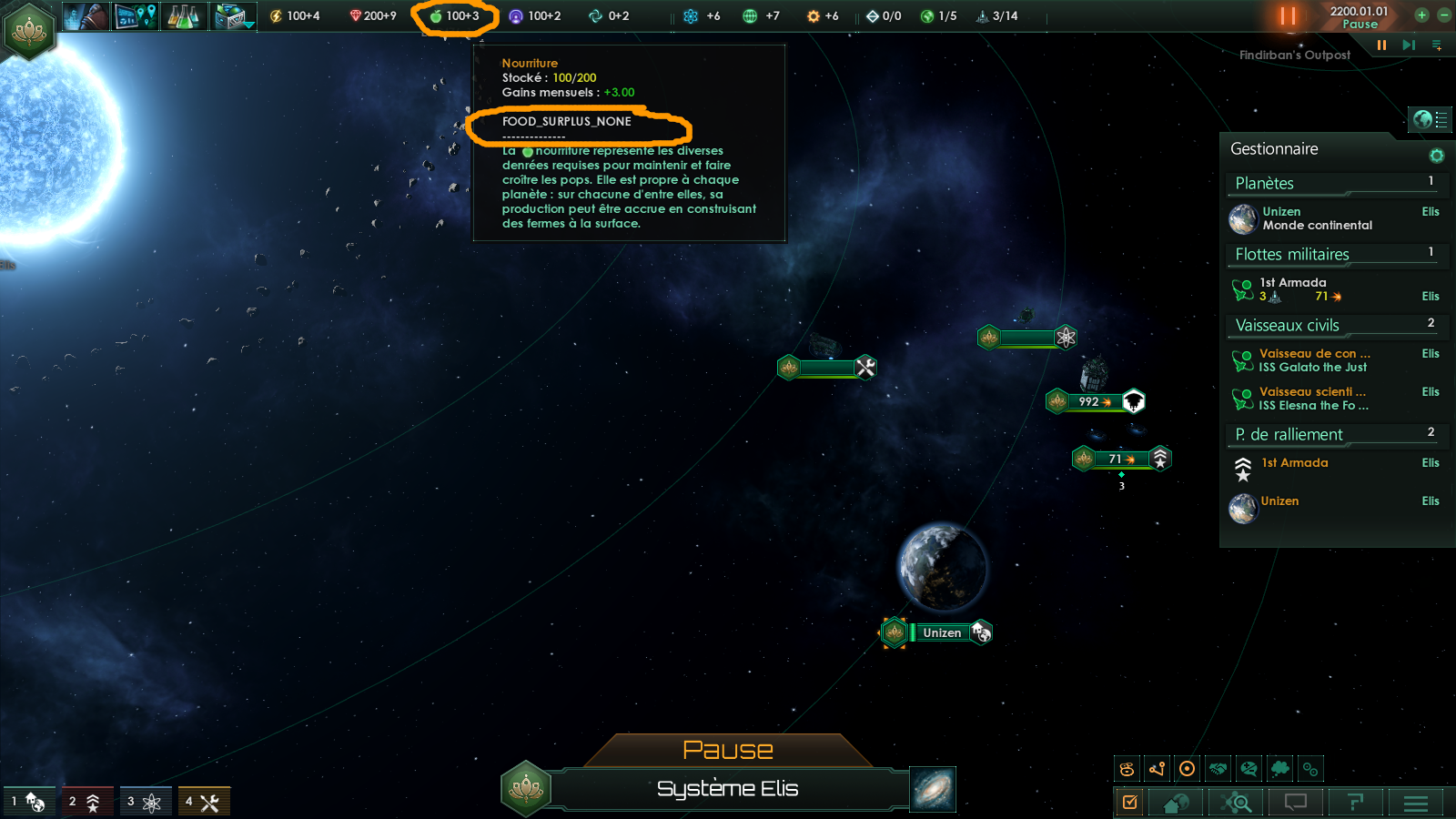Select control group 4 construction ship
Viewport: 1456px width, 819px height.
pyautogui.click(x=203, y=802)
